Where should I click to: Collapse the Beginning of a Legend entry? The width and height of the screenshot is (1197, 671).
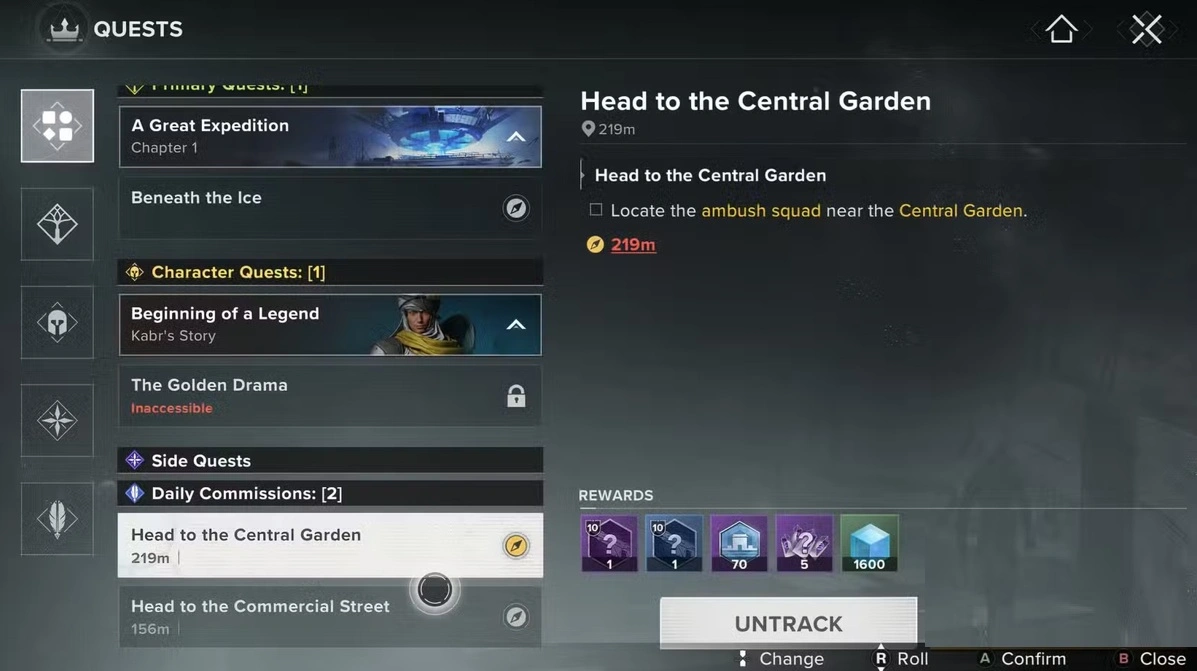[x=516, y=325]
